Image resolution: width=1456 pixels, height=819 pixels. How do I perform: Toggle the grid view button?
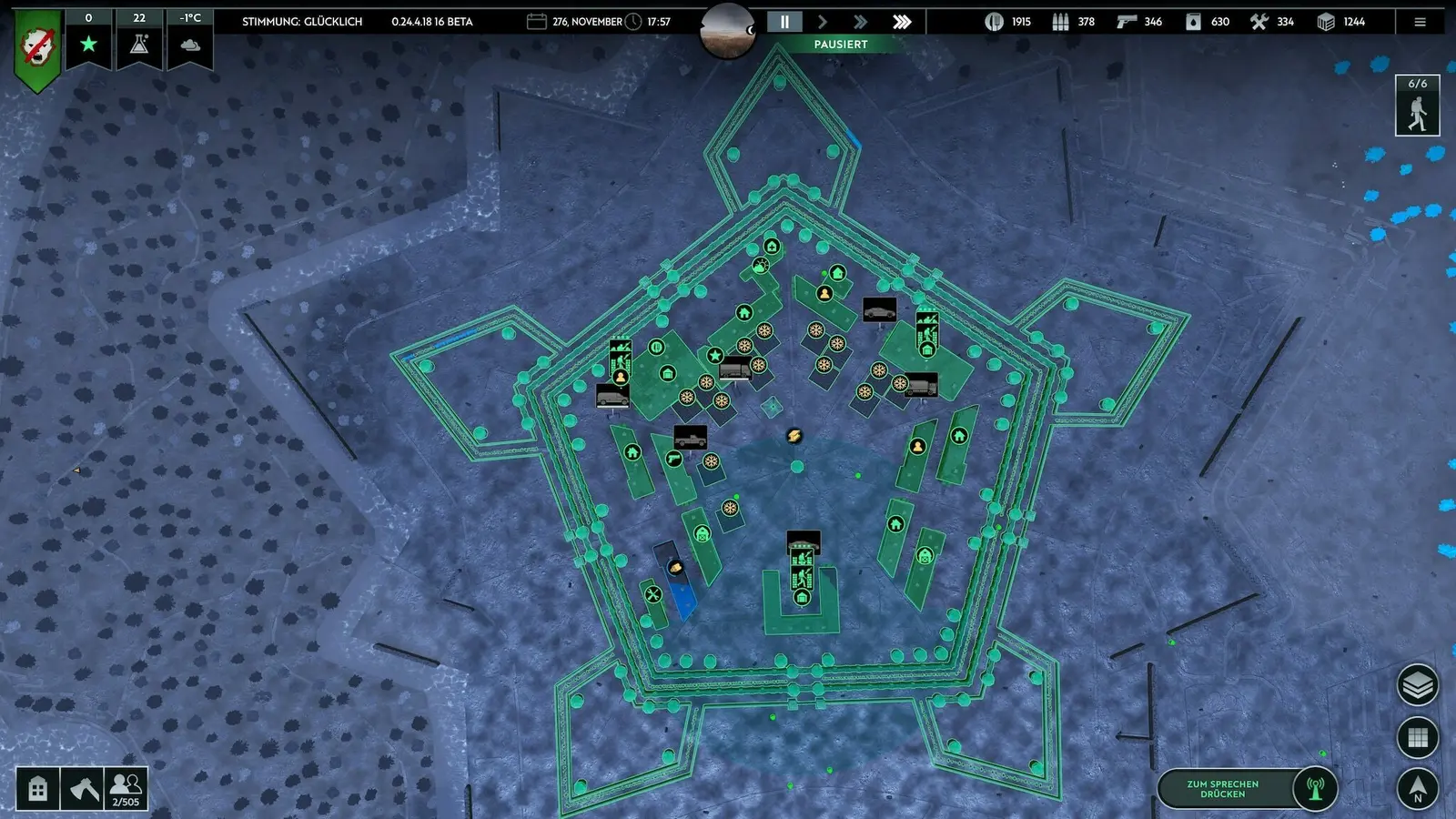point(1417,737)
